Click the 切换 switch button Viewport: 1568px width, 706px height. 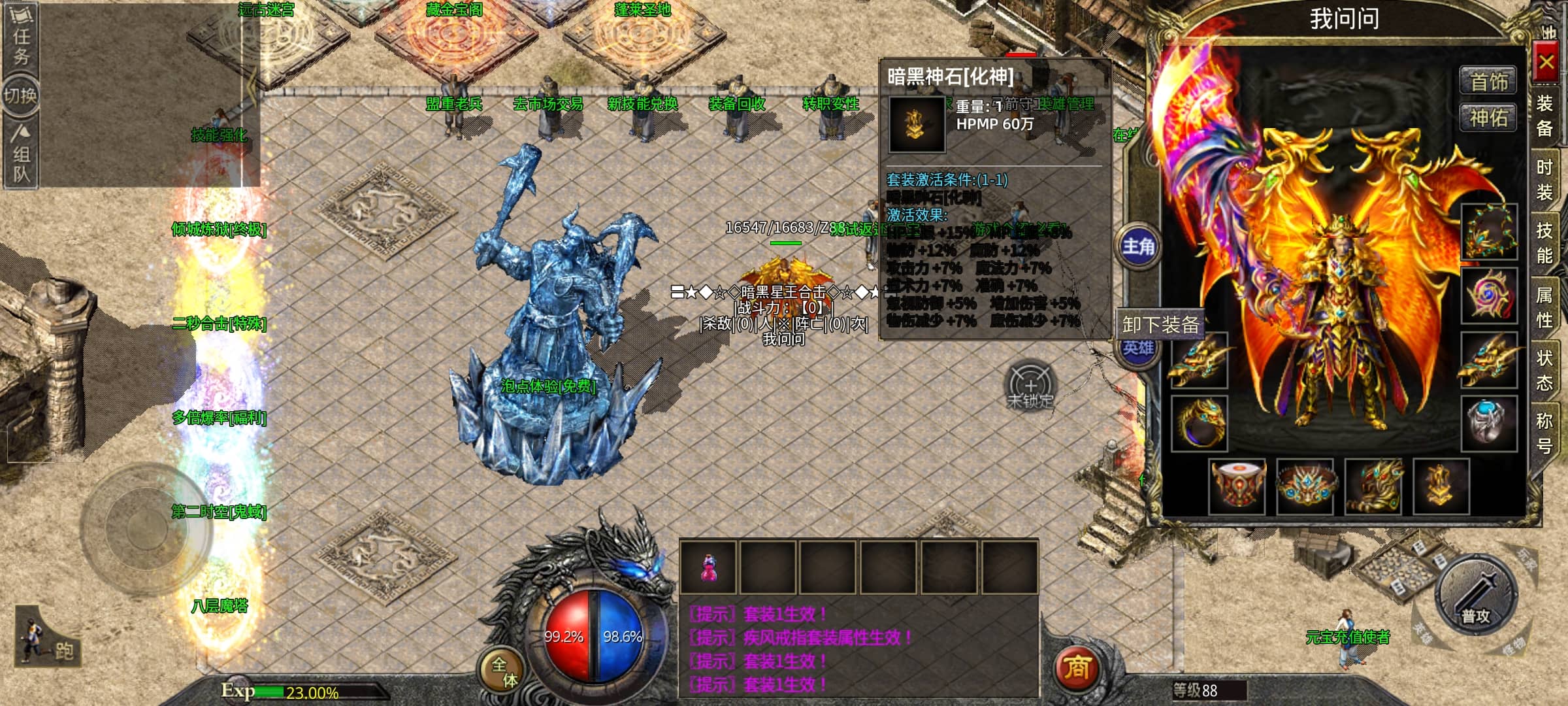(x=21, y=96)
